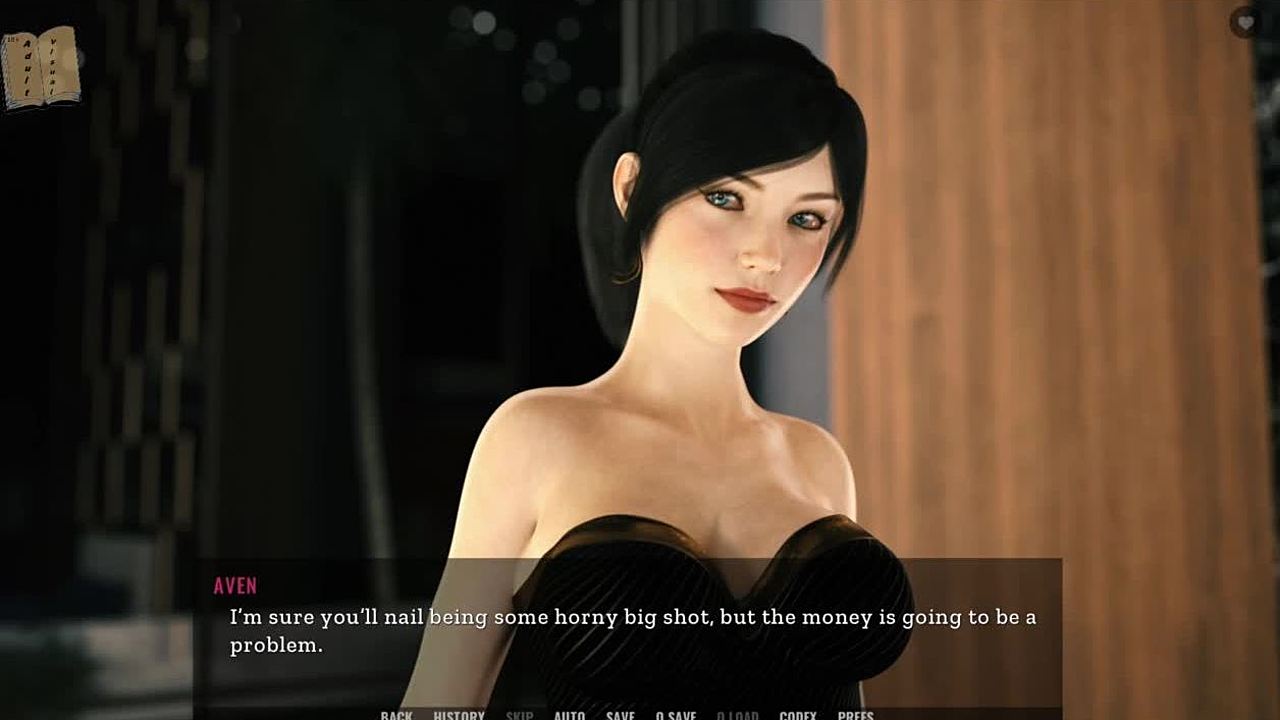This screenshot has width=1280, height=720.
Task: Click the heart icon in the corner
Action: coord(1245,22)
